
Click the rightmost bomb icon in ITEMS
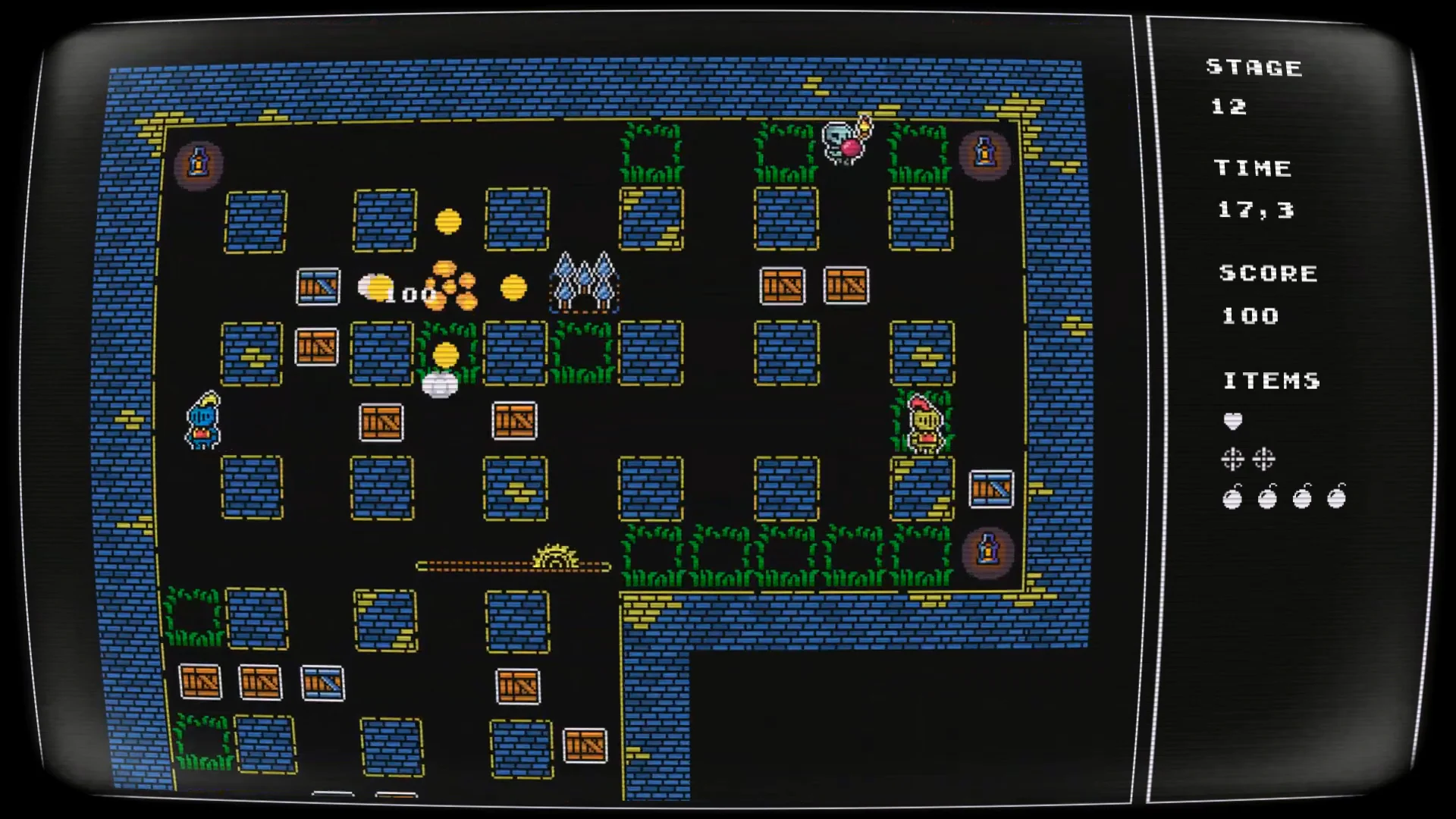coord(1336,498)
